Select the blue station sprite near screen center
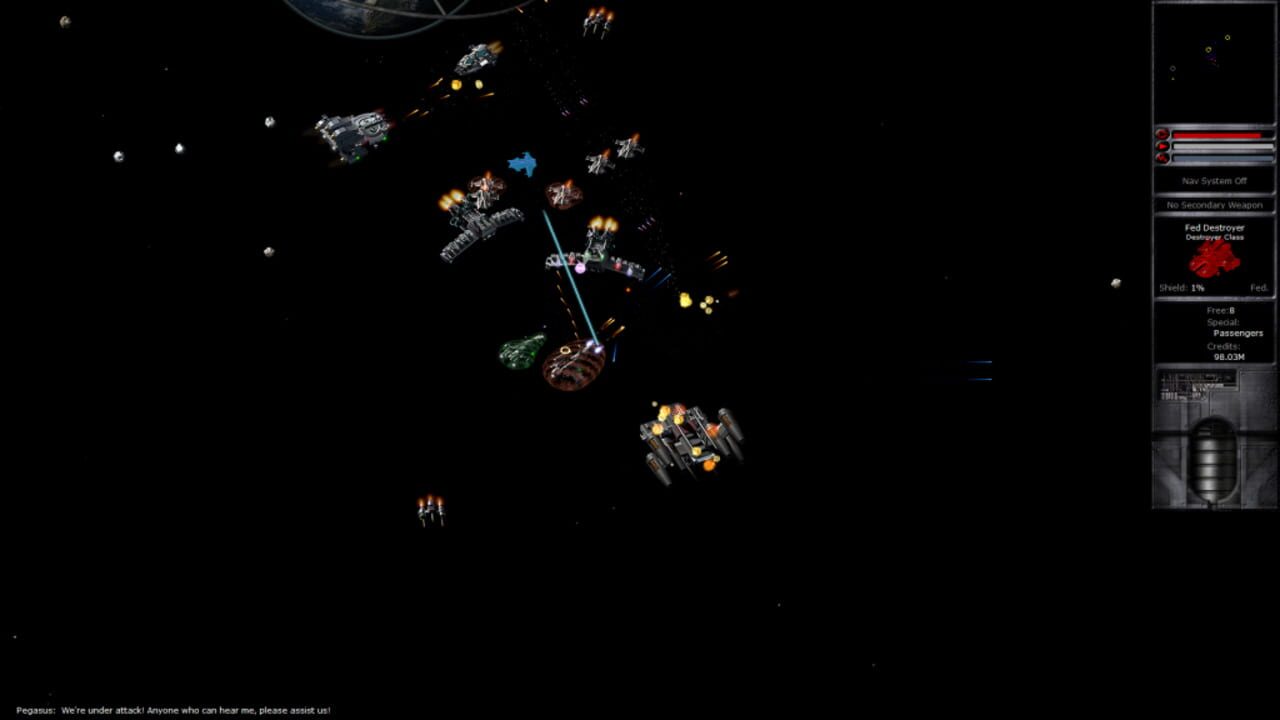This screenshot has width=1280, height=720. (x=522, y=163)
